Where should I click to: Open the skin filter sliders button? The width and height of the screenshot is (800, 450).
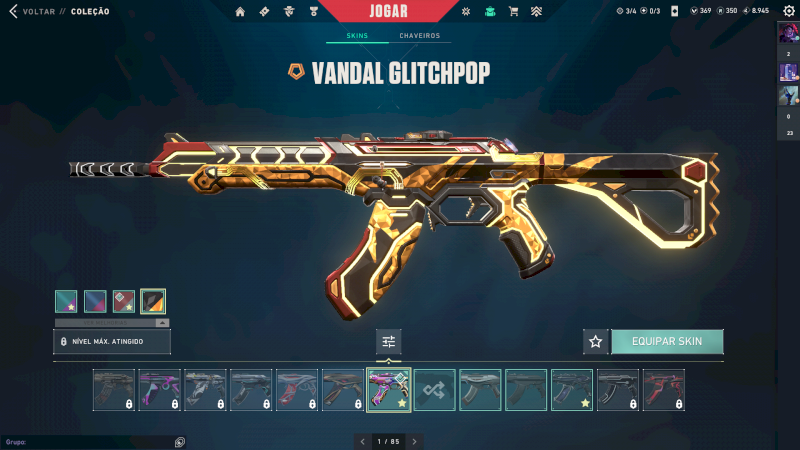(389, 342)
